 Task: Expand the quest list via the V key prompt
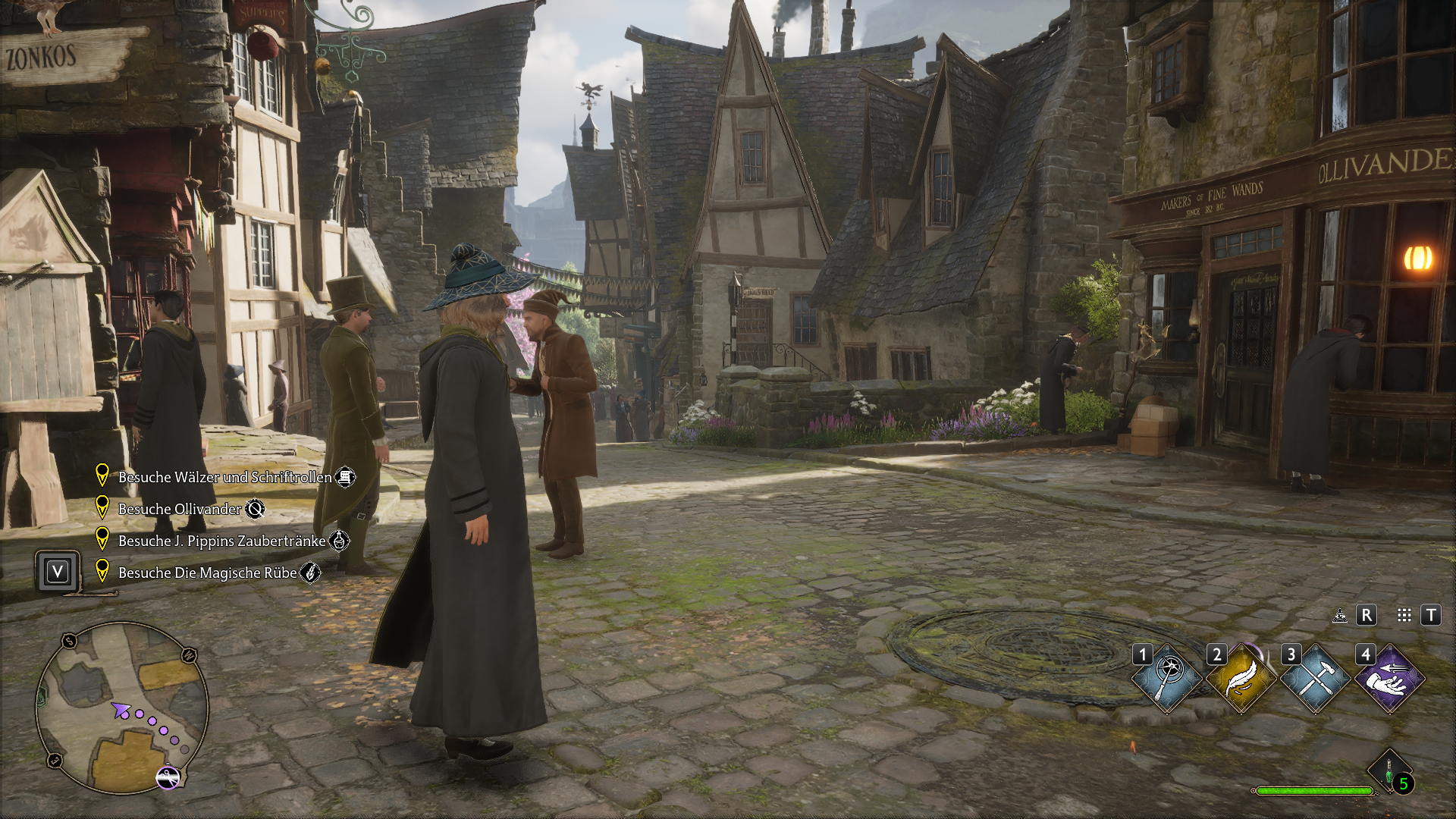pyautogui.click(x=57, y=571)
